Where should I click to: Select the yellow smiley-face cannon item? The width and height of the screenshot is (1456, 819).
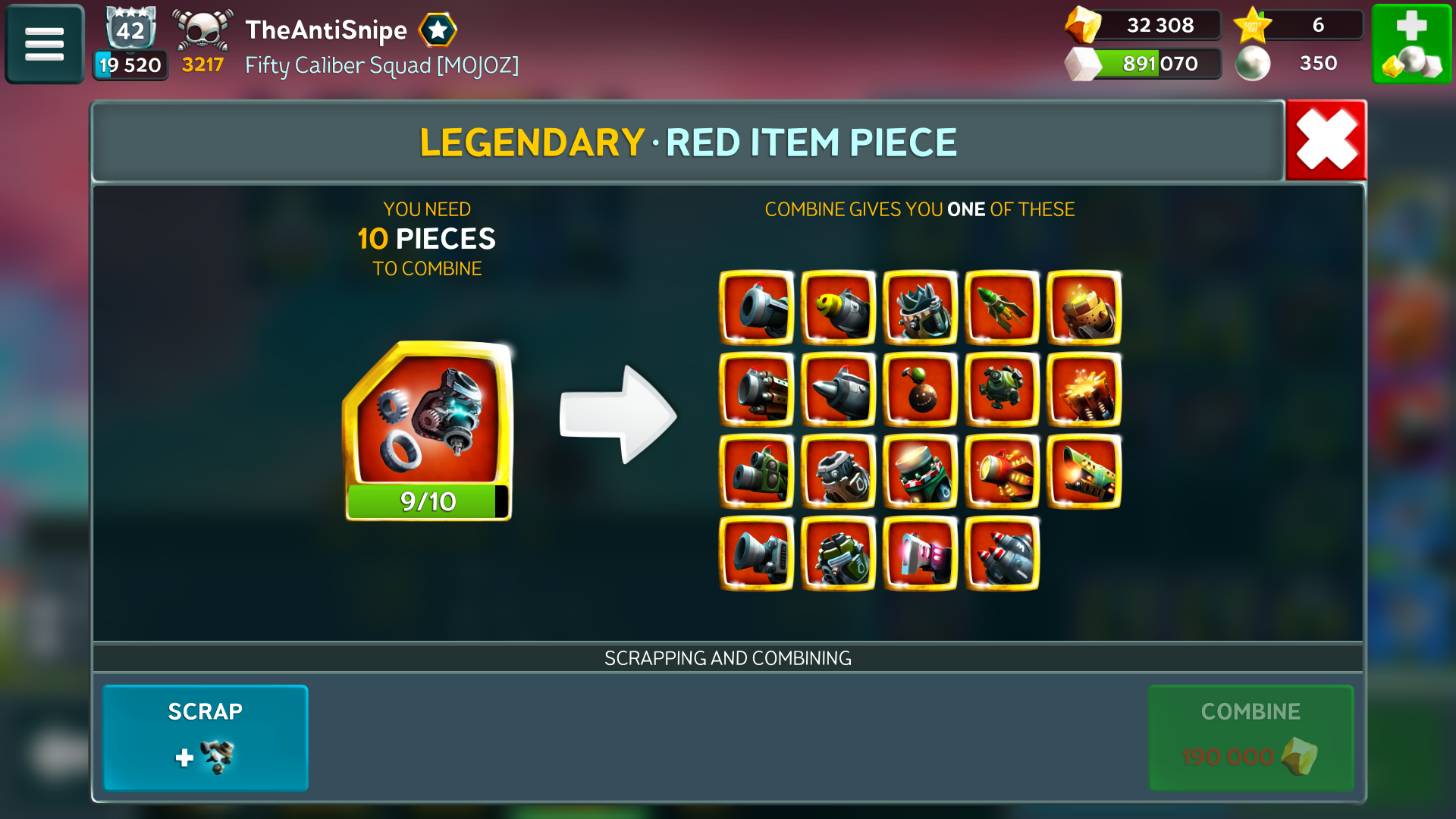tap(838, 308)
